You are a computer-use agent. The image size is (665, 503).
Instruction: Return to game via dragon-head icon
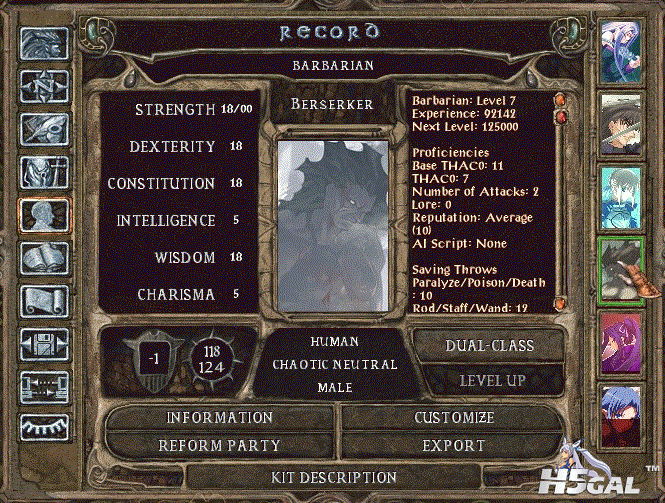click(x=44, y=43)
